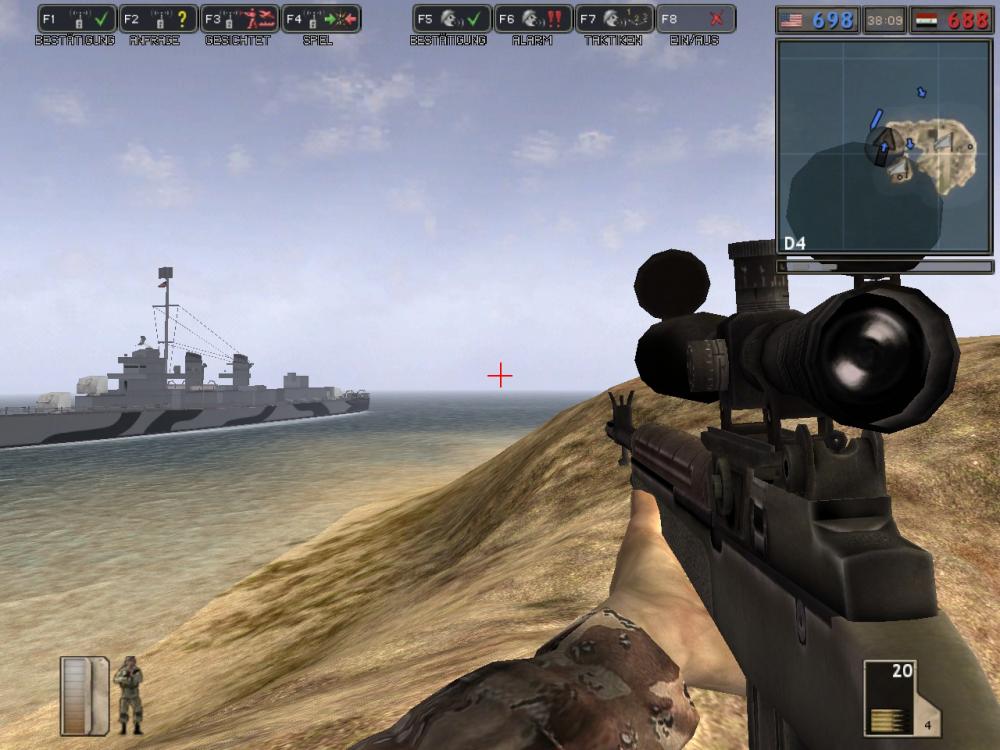Click the island minimap
Viewport: 1000px width, 750px height.
click(884, 147)
